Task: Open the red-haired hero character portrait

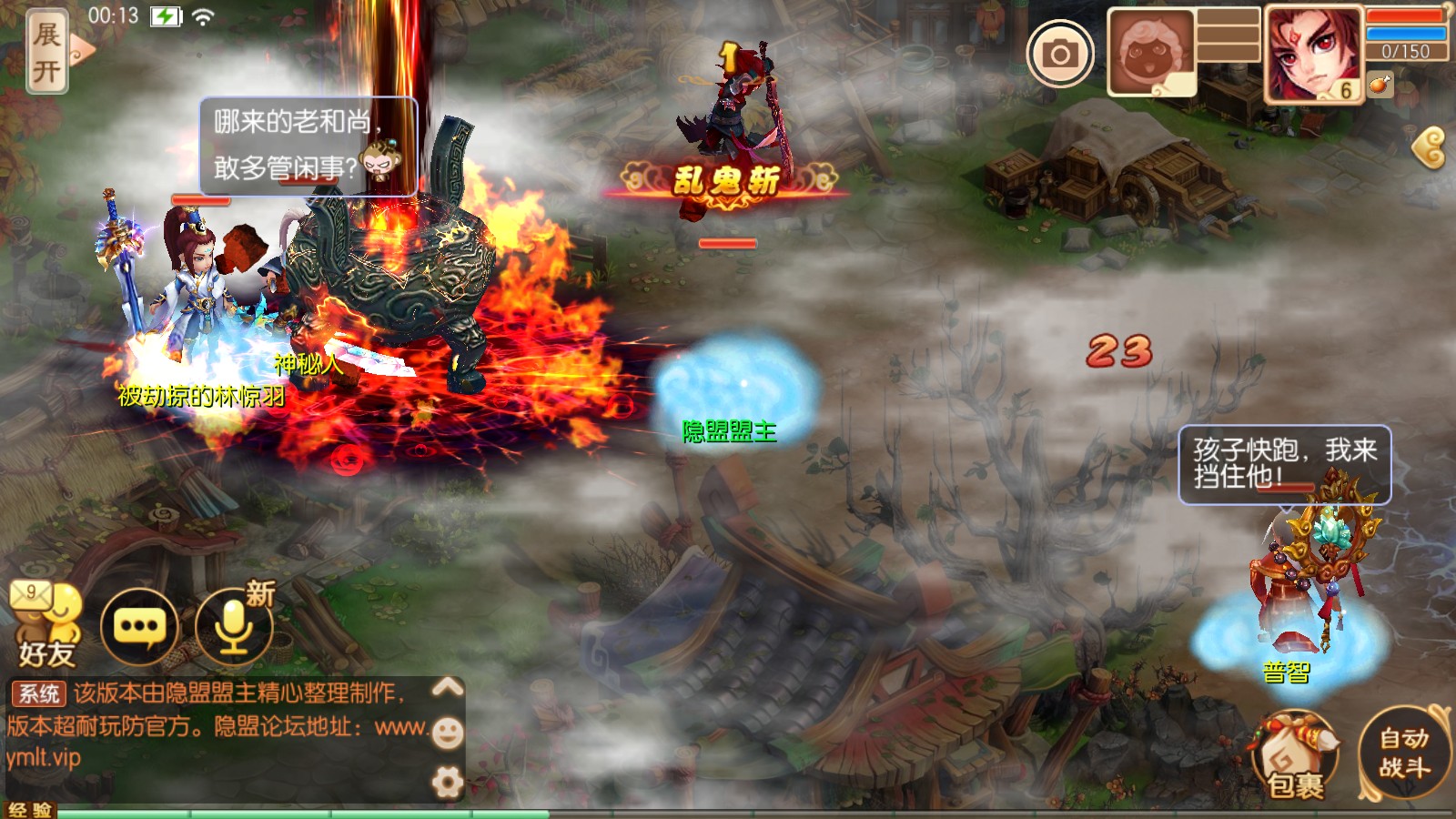Action: [x=1312, y=54]
